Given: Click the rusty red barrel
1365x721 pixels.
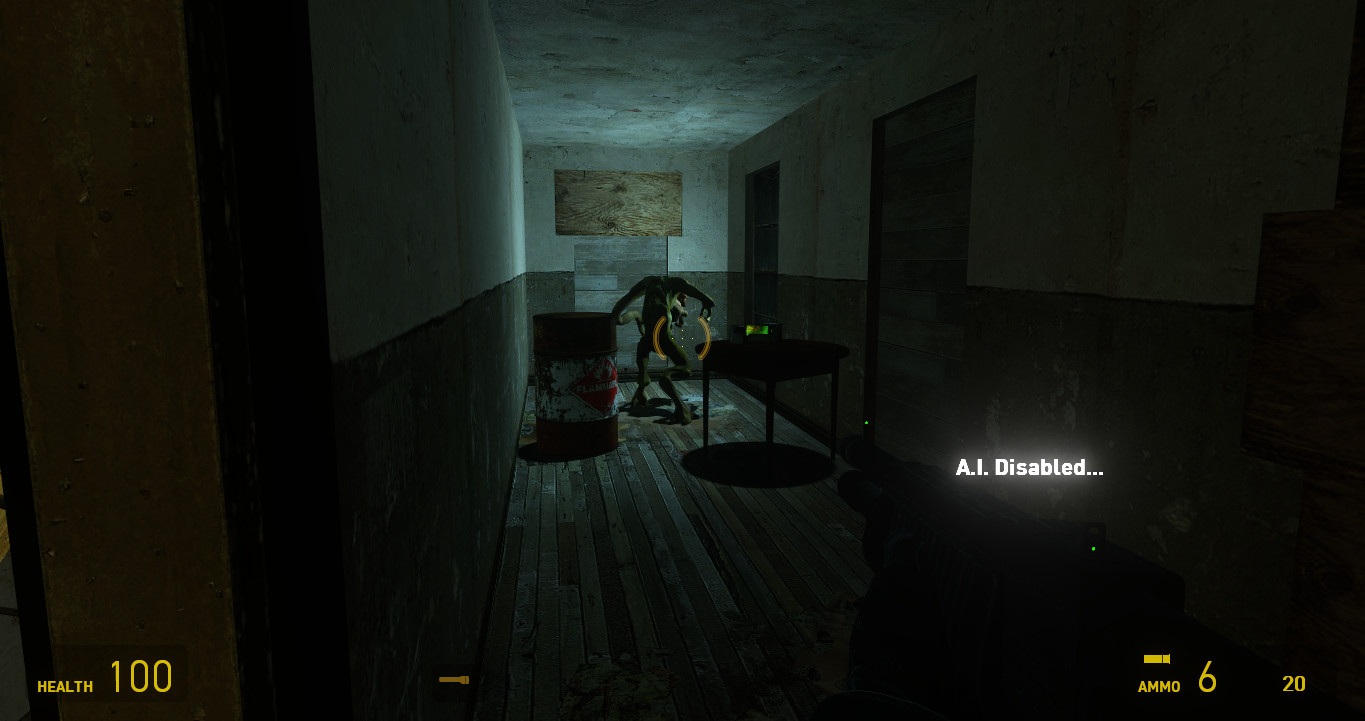Looking at the screenshot, I should (x=577, y=380).
